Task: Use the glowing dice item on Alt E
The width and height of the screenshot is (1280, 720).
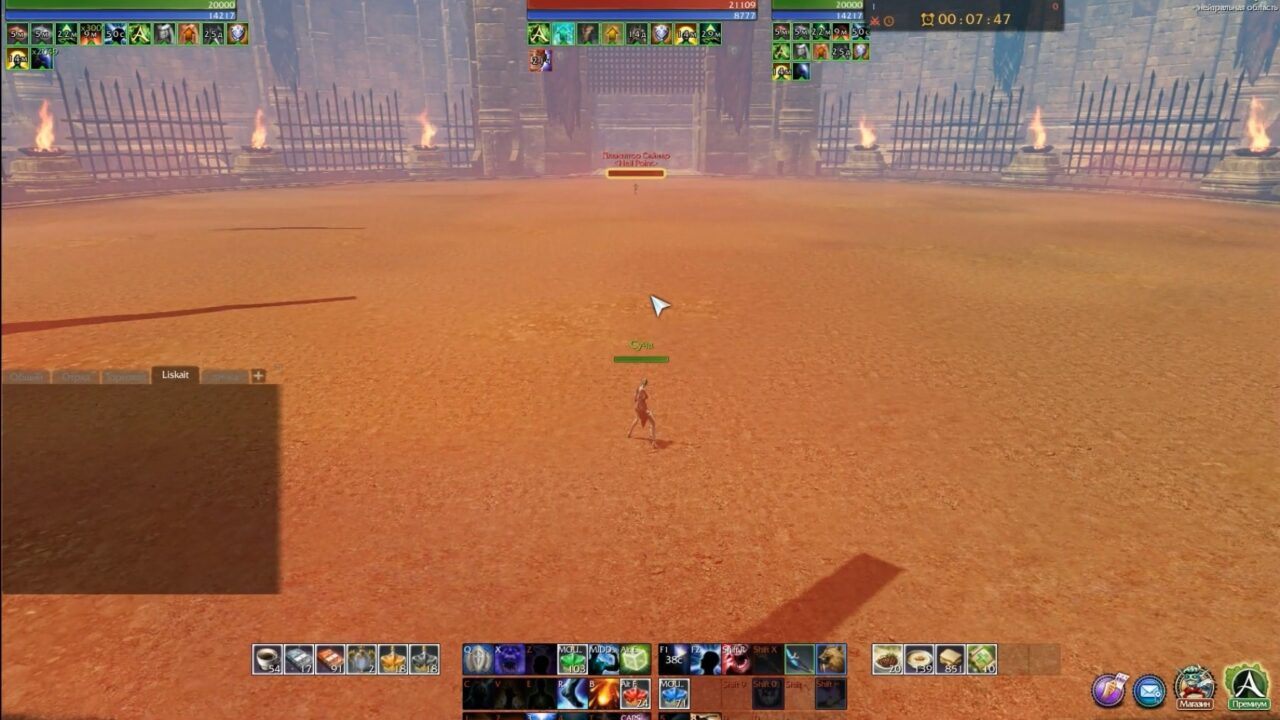Action: 634,659
